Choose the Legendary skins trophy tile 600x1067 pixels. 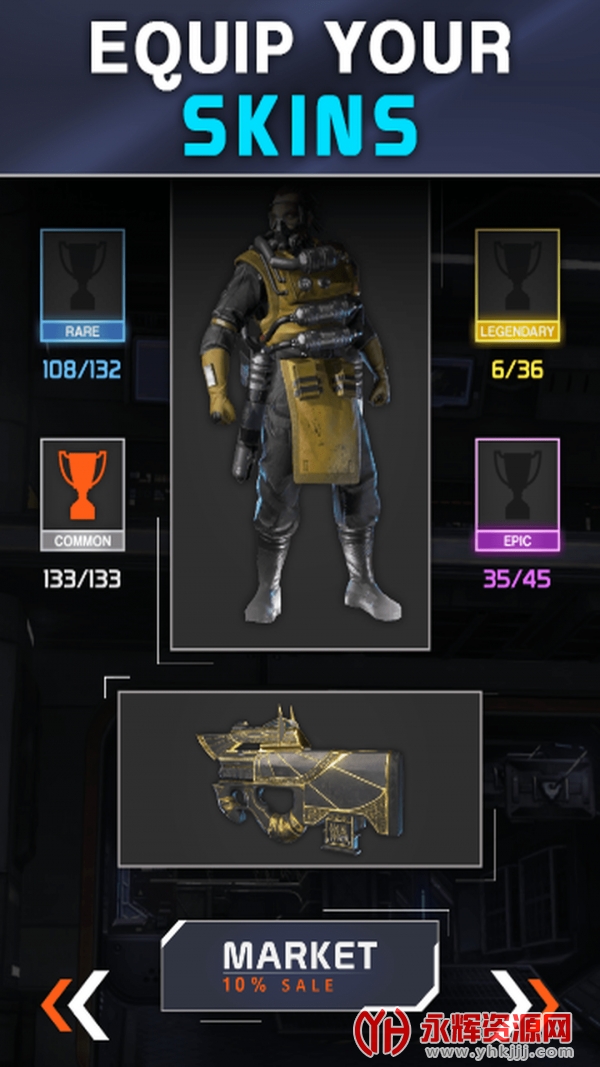(517, 285)
